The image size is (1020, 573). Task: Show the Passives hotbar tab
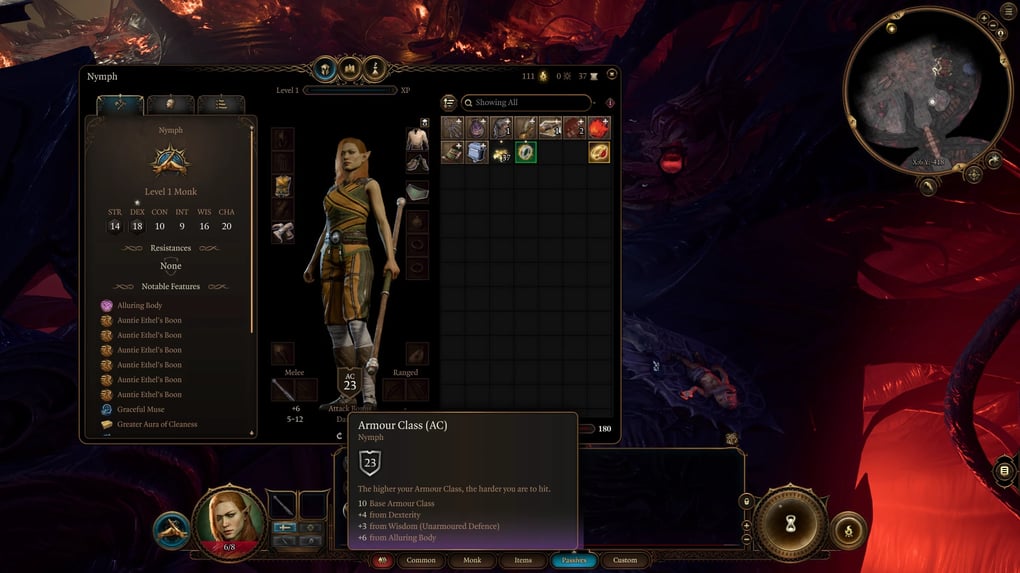point(574,560)
